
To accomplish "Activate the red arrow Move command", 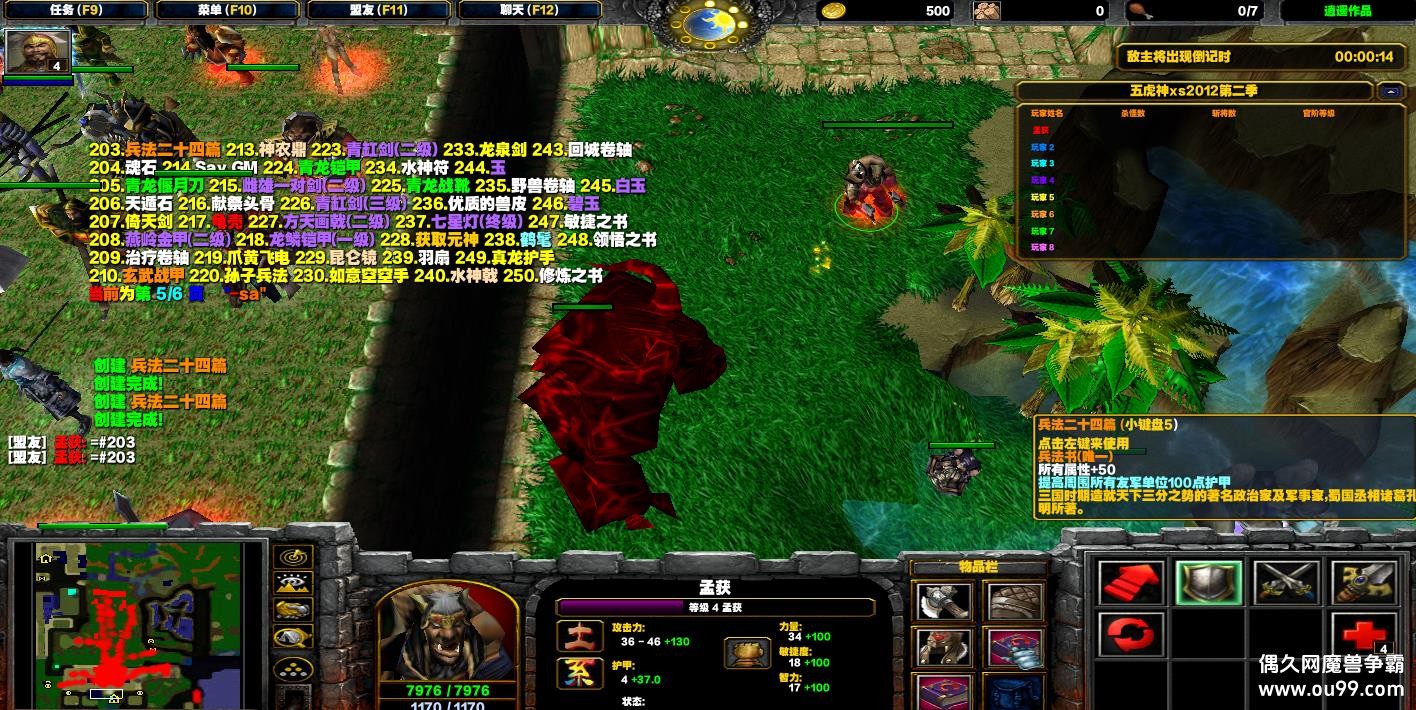I will tap(1131, 583).
